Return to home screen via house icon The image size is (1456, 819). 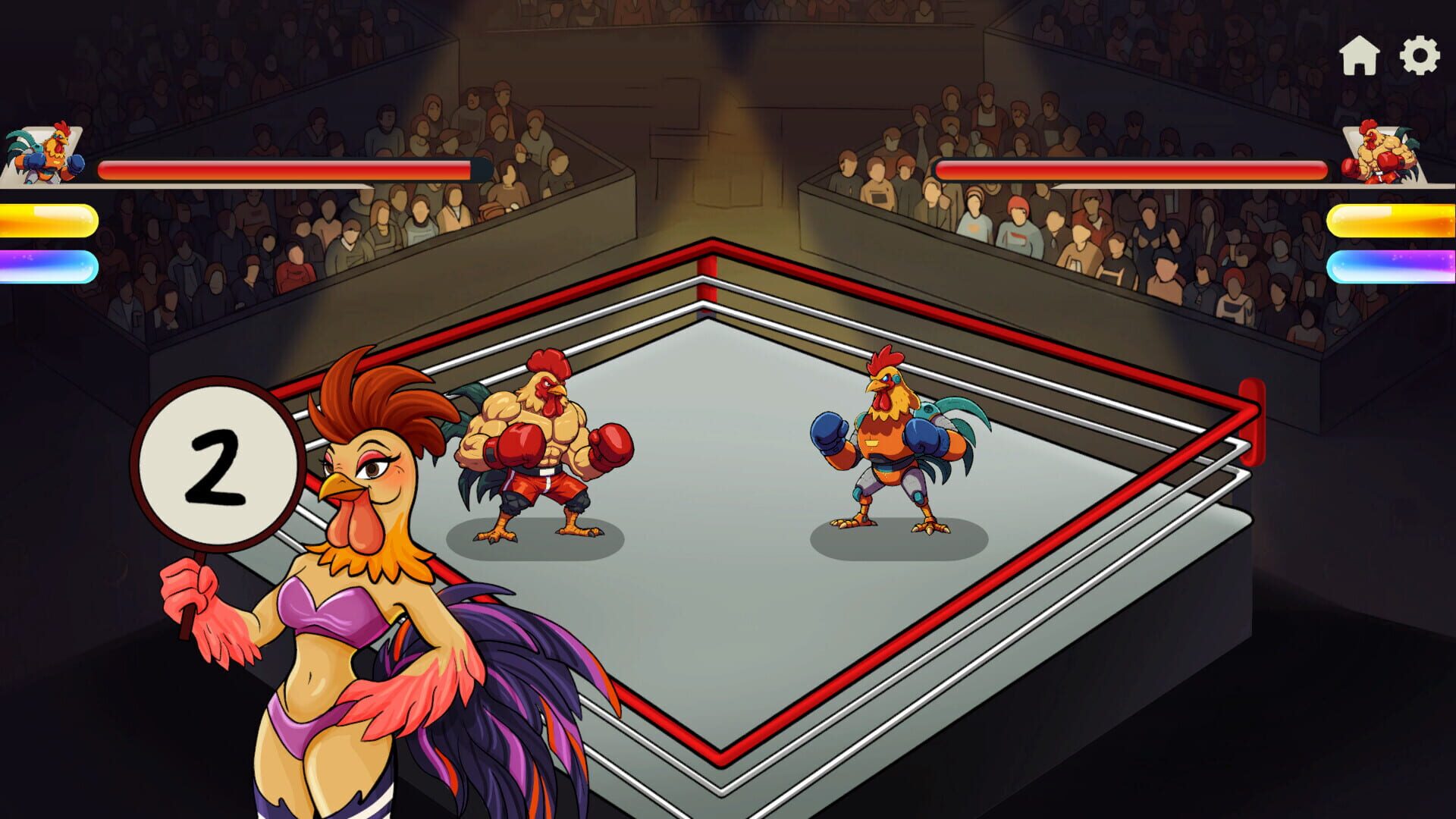(x=1360, y=55)
